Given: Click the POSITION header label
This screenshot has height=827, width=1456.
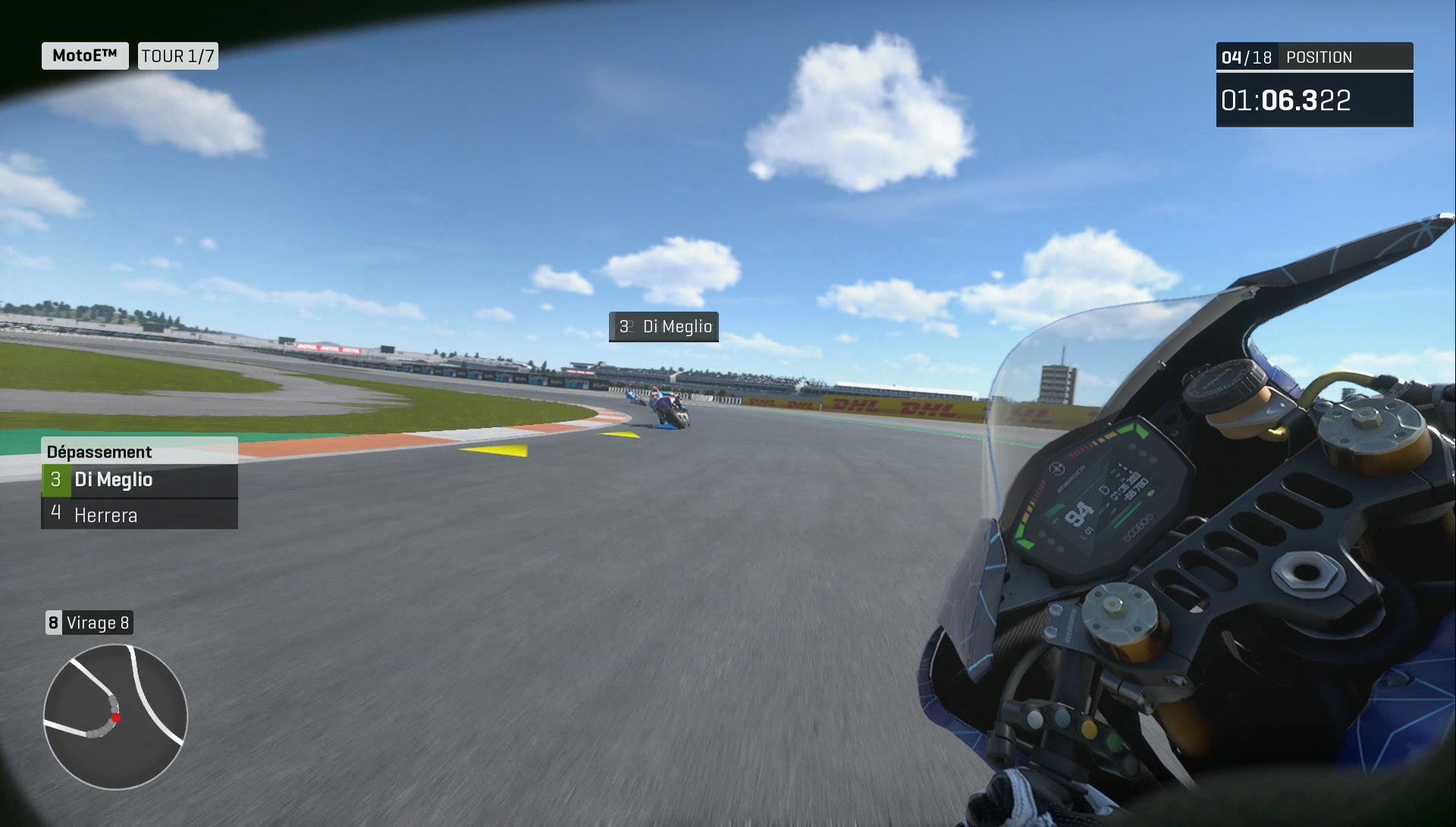Looking at the screenshot, I should pyautogui.click(x=1318, y=56).
